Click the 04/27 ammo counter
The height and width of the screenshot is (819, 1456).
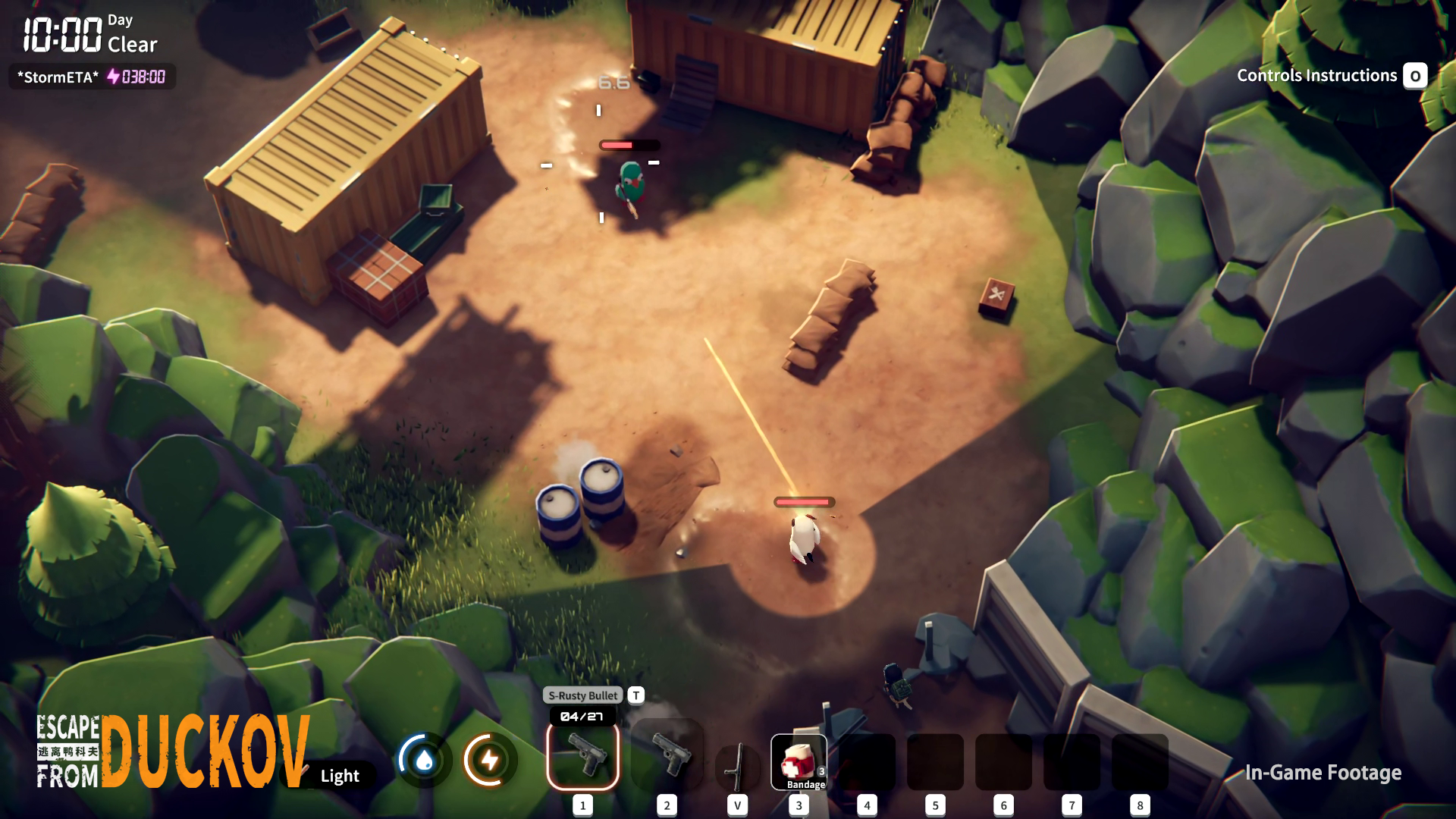[x=582, y=714]
